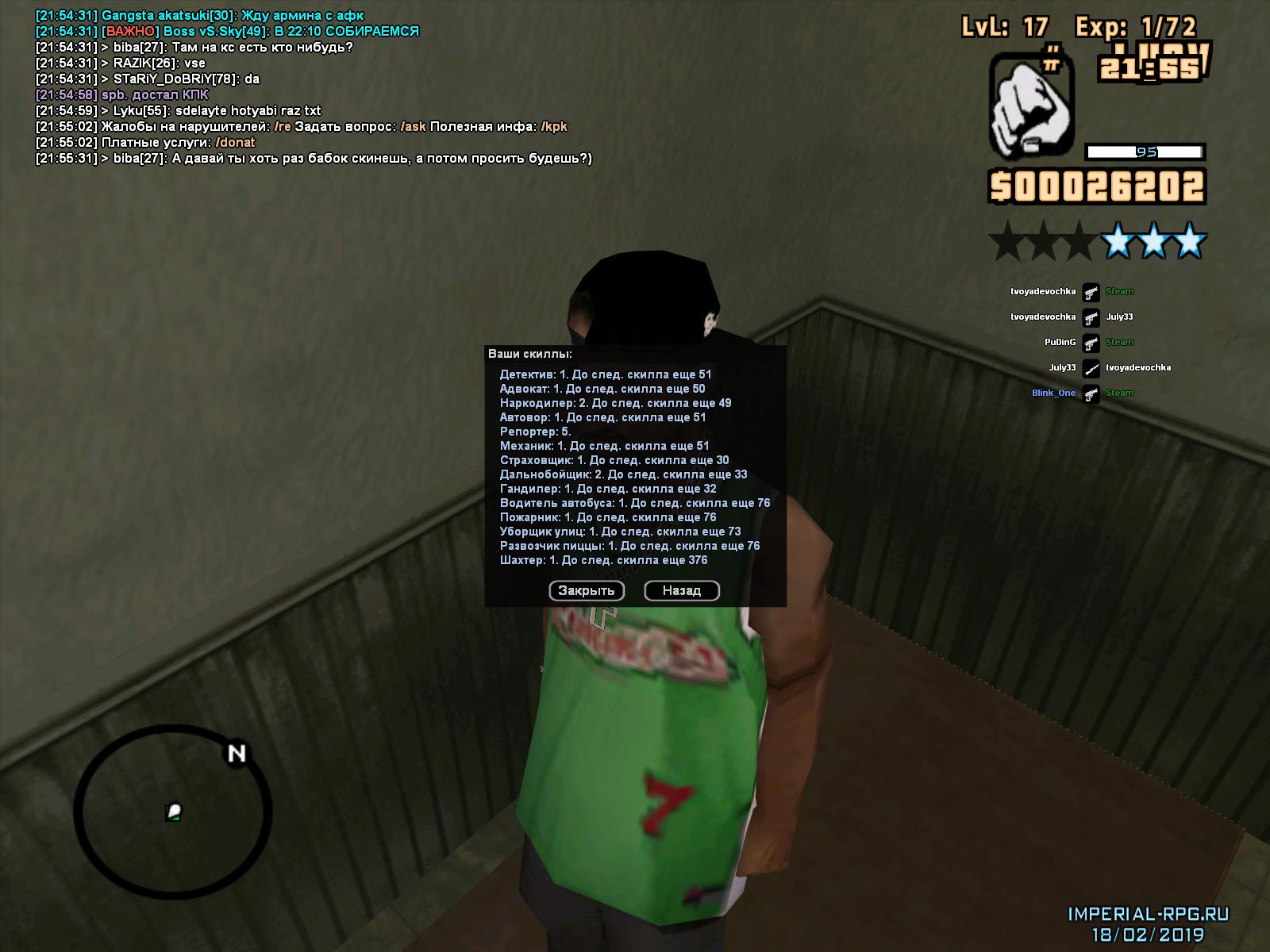
Task: Click biba's latest chat message
Action: [x=314, y=159]
